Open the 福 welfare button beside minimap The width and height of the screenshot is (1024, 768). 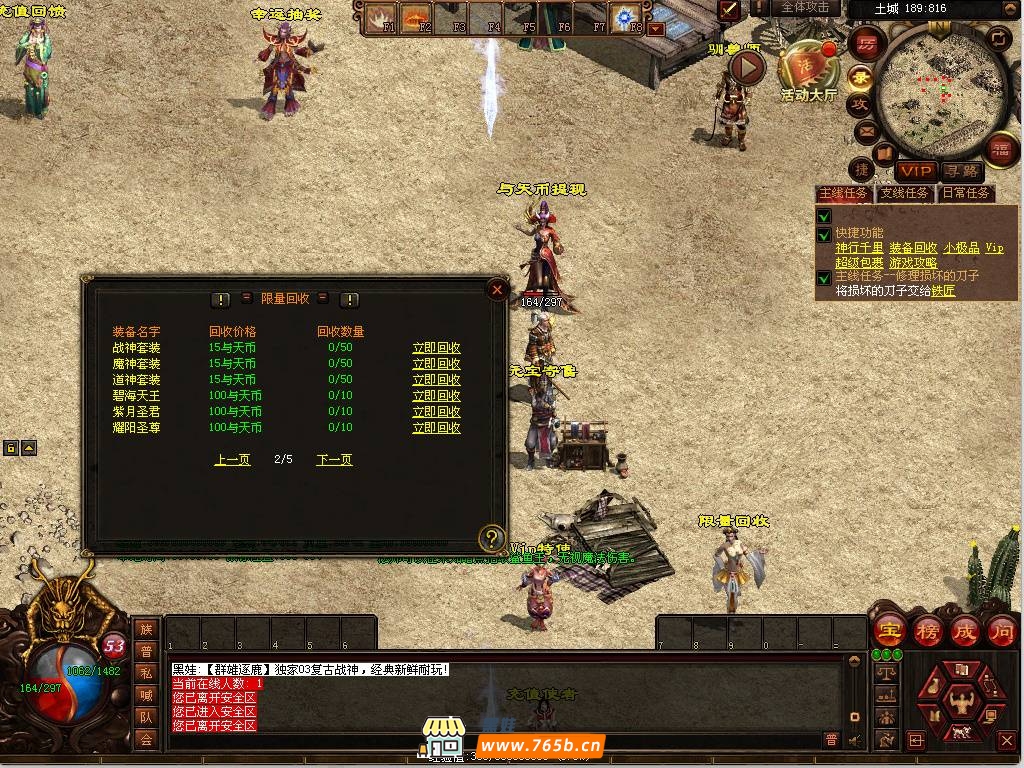tap(1000, 150)
